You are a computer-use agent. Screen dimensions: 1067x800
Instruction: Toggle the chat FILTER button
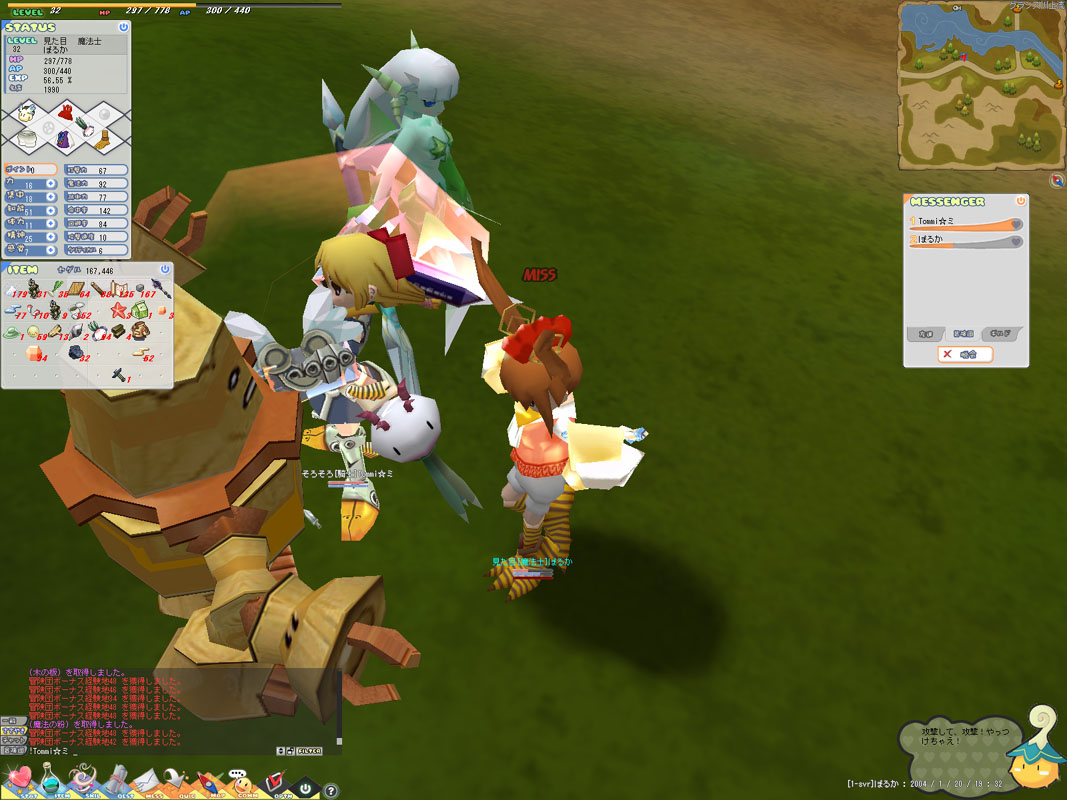pos(309,750)
